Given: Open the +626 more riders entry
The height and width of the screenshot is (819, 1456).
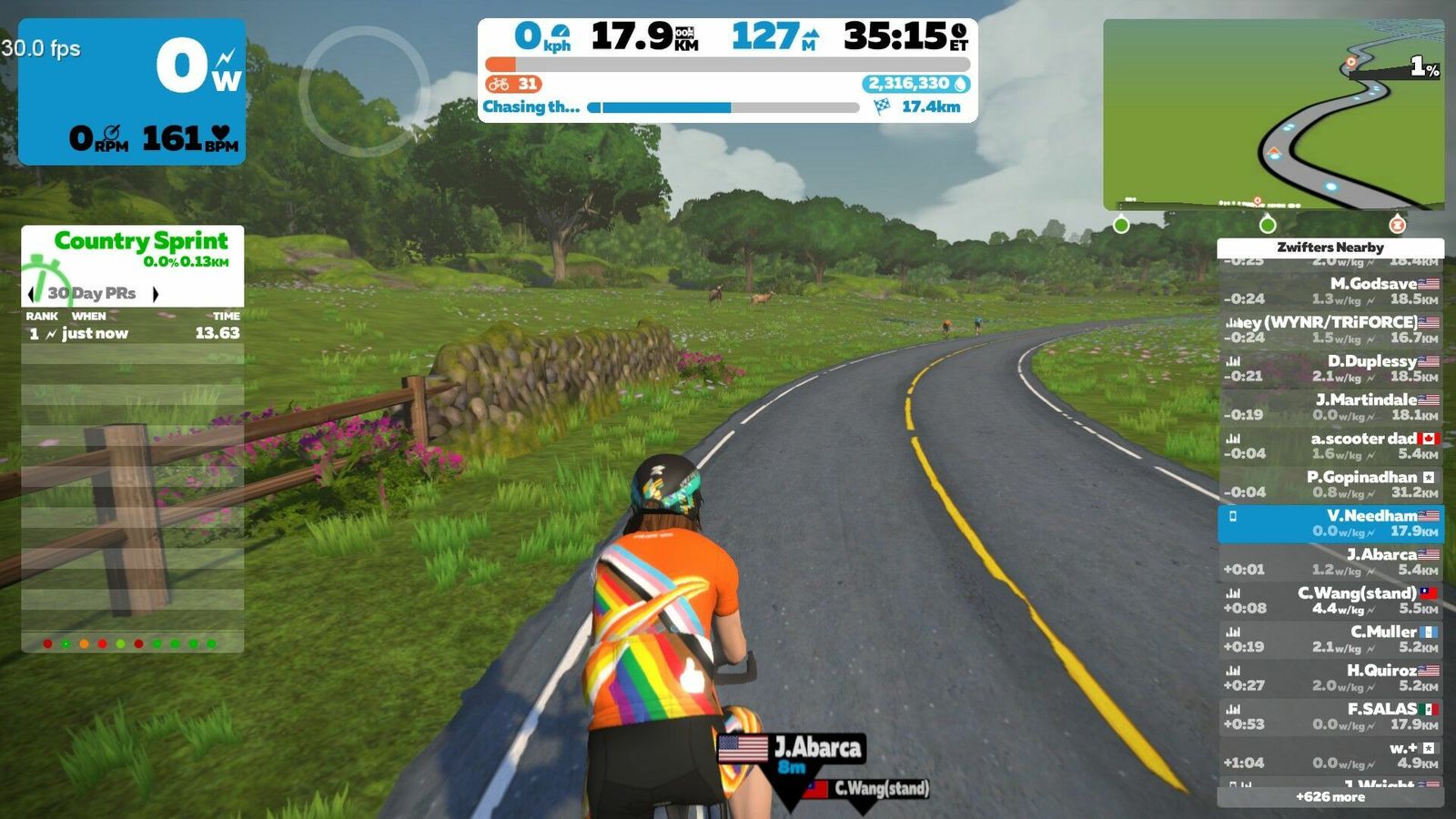Looking at the screenshot, I should (1330, 797).
